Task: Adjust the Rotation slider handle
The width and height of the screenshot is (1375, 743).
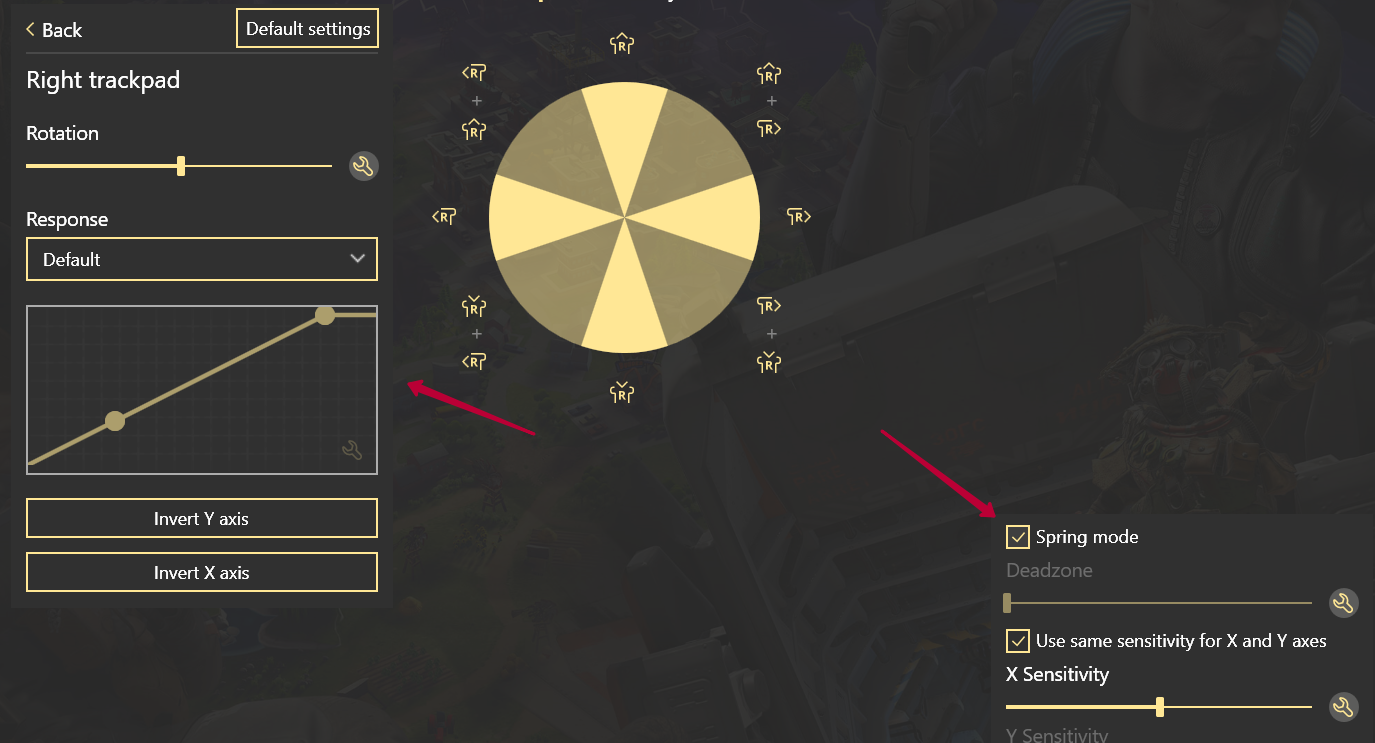Action: coord(180,166)
